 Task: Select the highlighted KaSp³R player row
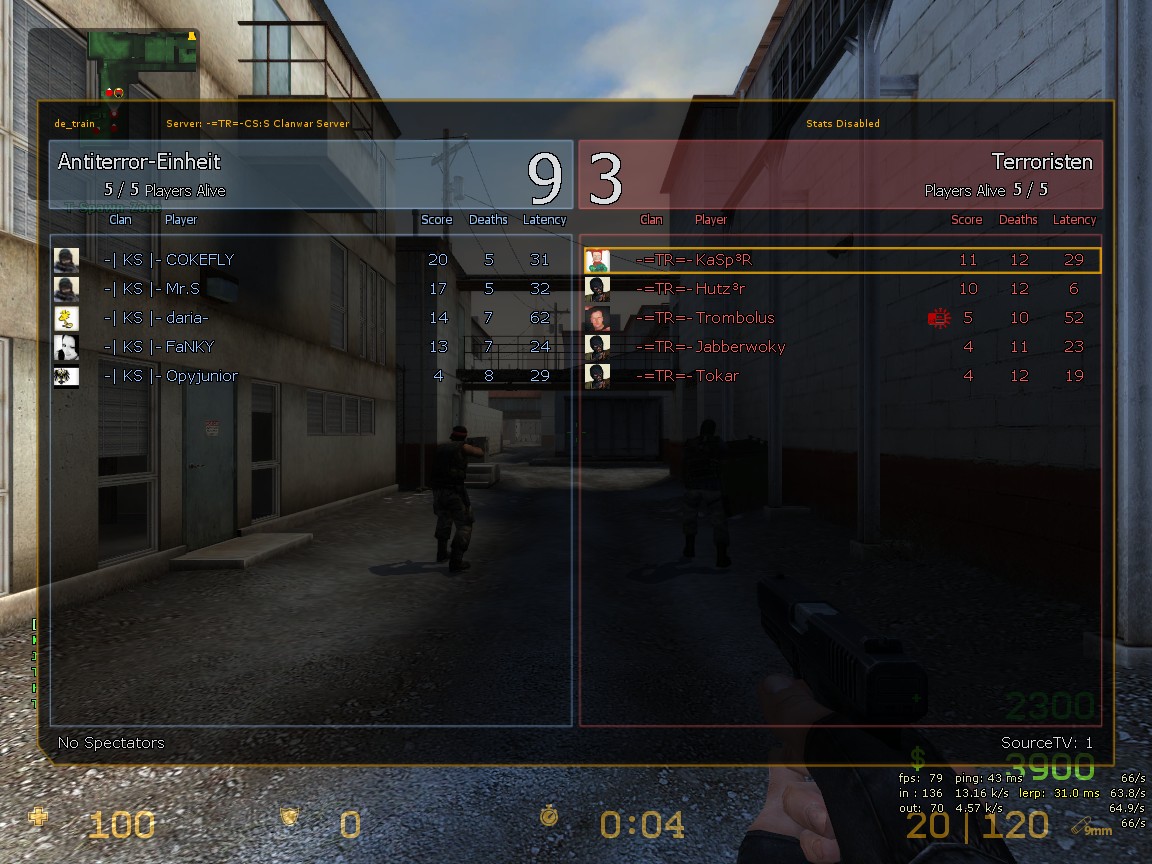coord(840,260)
